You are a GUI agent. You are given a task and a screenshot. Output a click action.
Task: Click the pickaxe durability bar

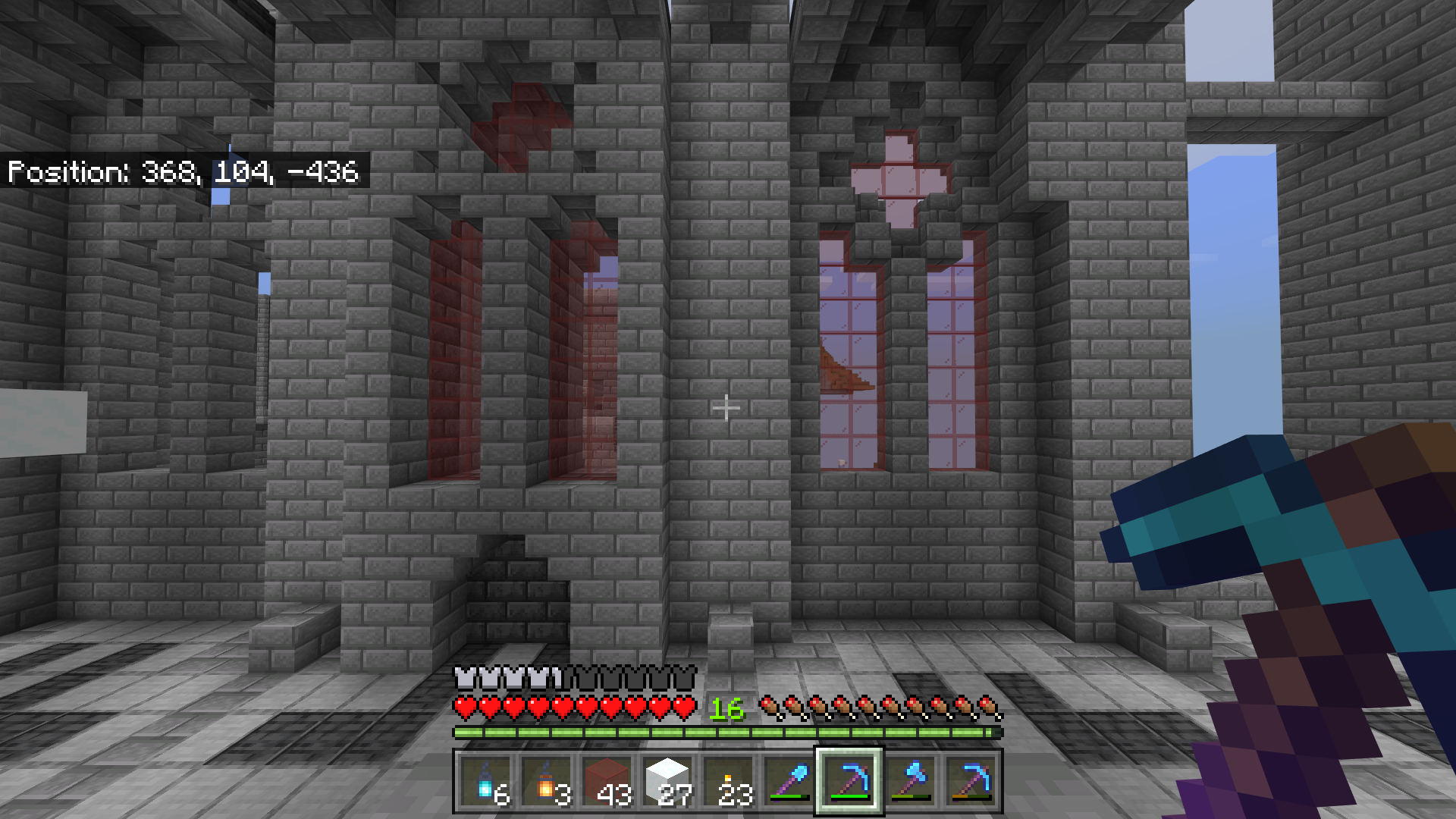click(851, 797)
